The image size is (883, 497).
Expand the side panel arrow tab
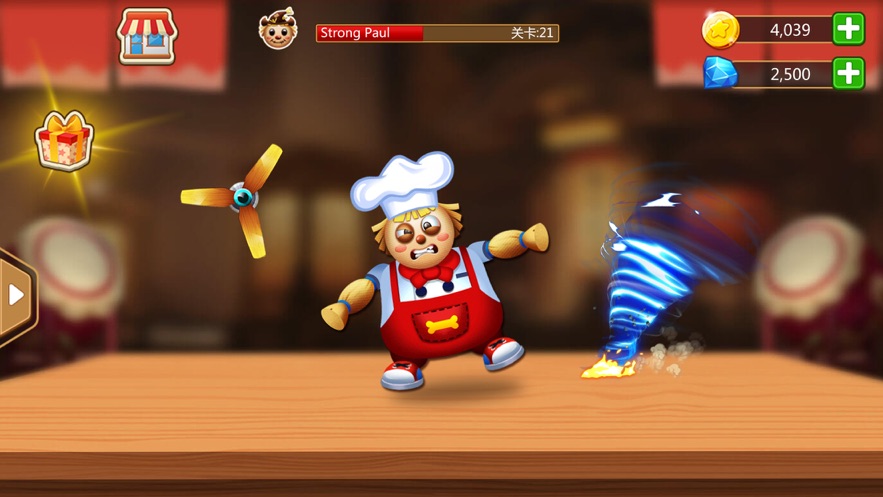(x=16, y=295)
